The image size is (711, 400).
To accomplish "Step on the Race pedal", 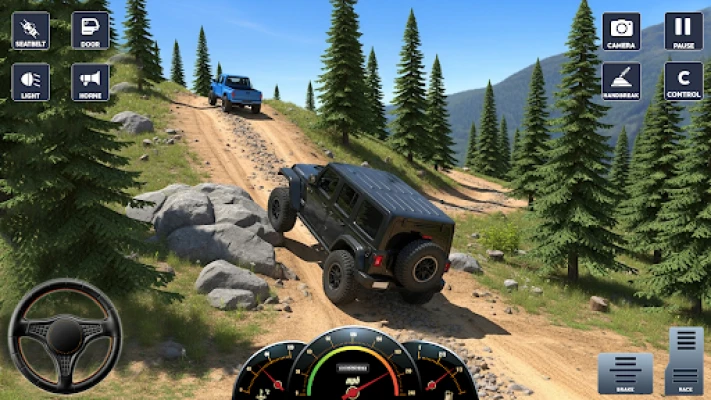I will [x=685, y=360].
